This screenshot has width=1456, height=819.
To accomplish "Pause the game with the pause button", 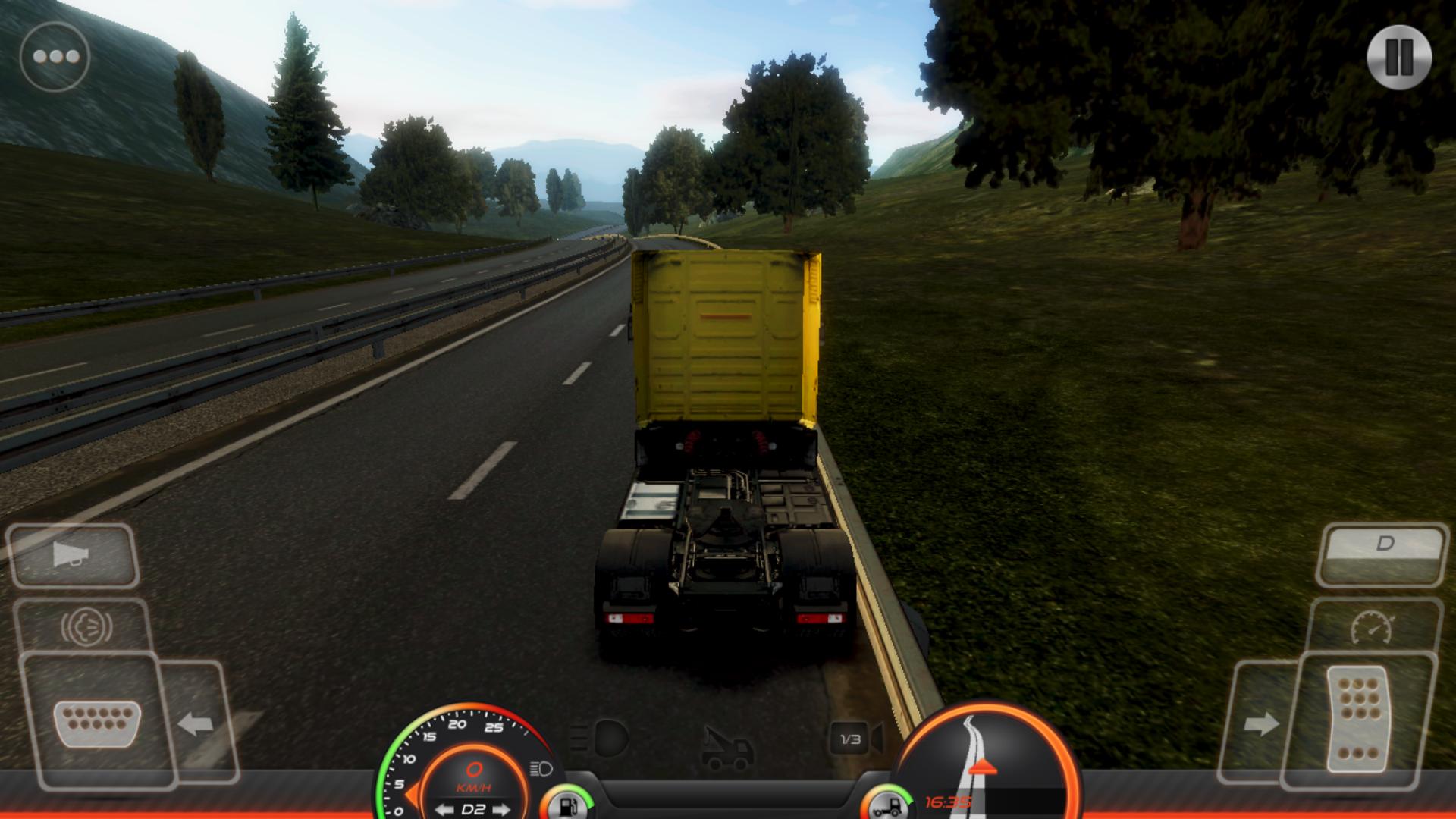I will [1399, 57].
